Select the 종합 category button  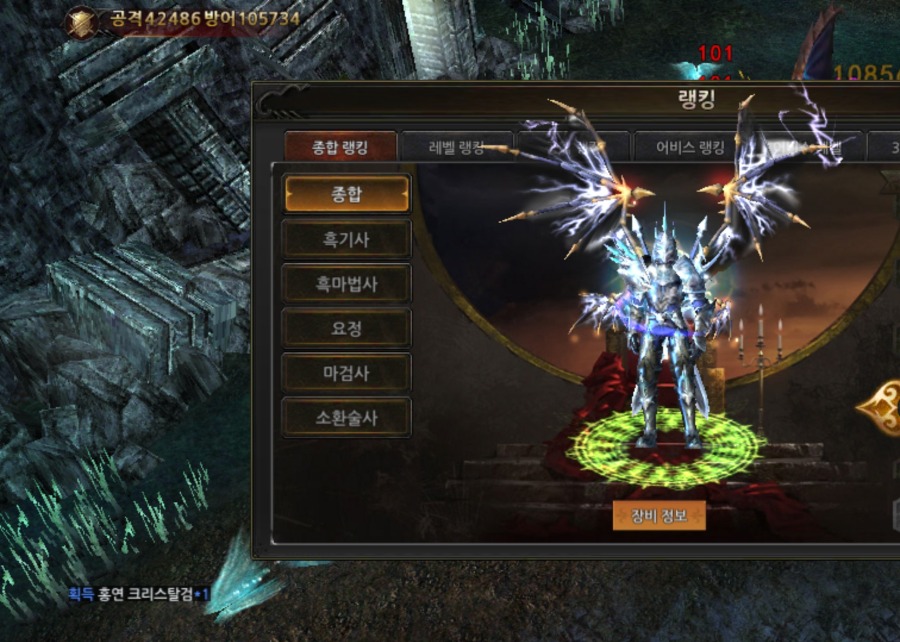[x=346, y=194]
